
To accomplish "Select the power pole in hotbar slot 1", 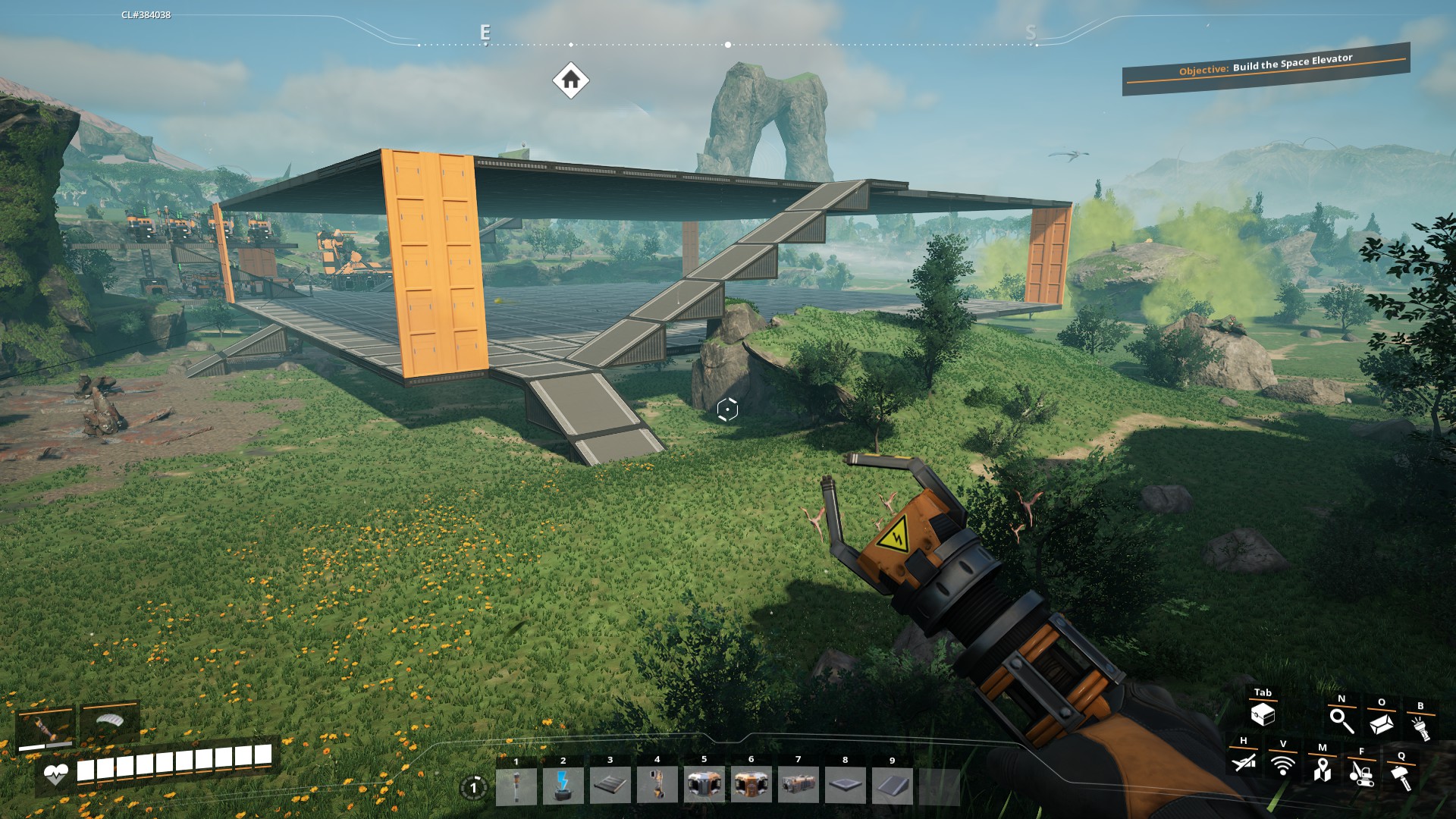I will click(516, 786).
